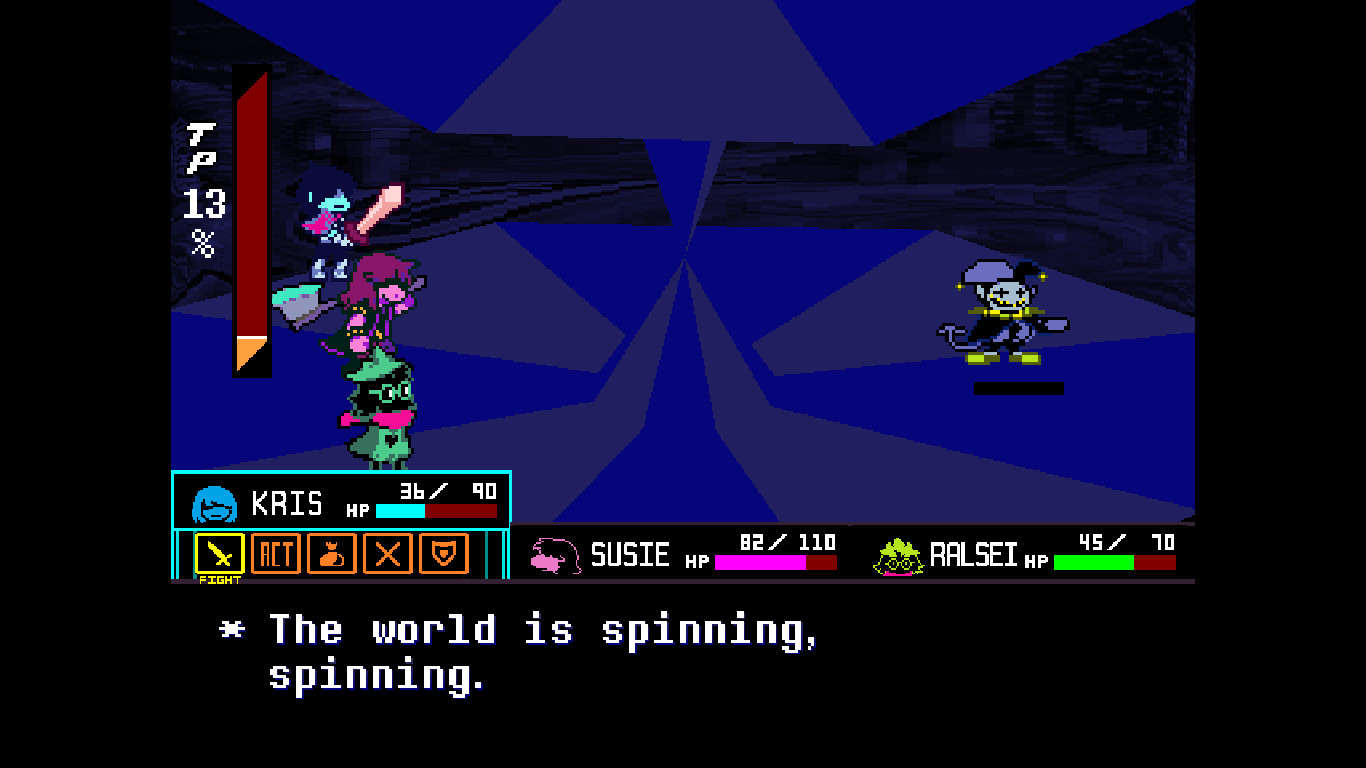Switch to the ACT menu tab
This screenshot has height=768, width=1366.
[x=276, y=555]
